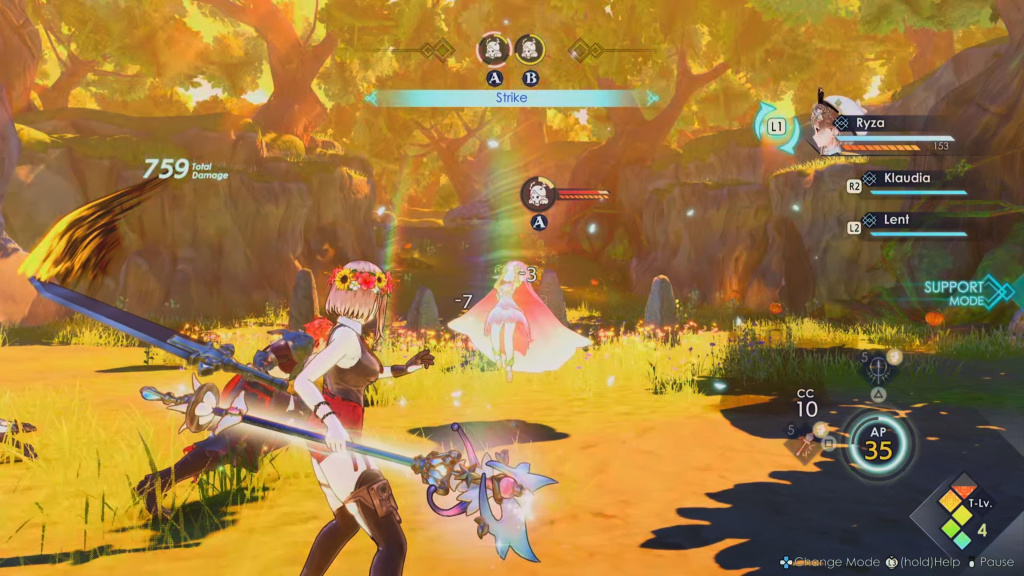
Task: Select enemy B portrait in the top target list
Action: pos(529,49)
